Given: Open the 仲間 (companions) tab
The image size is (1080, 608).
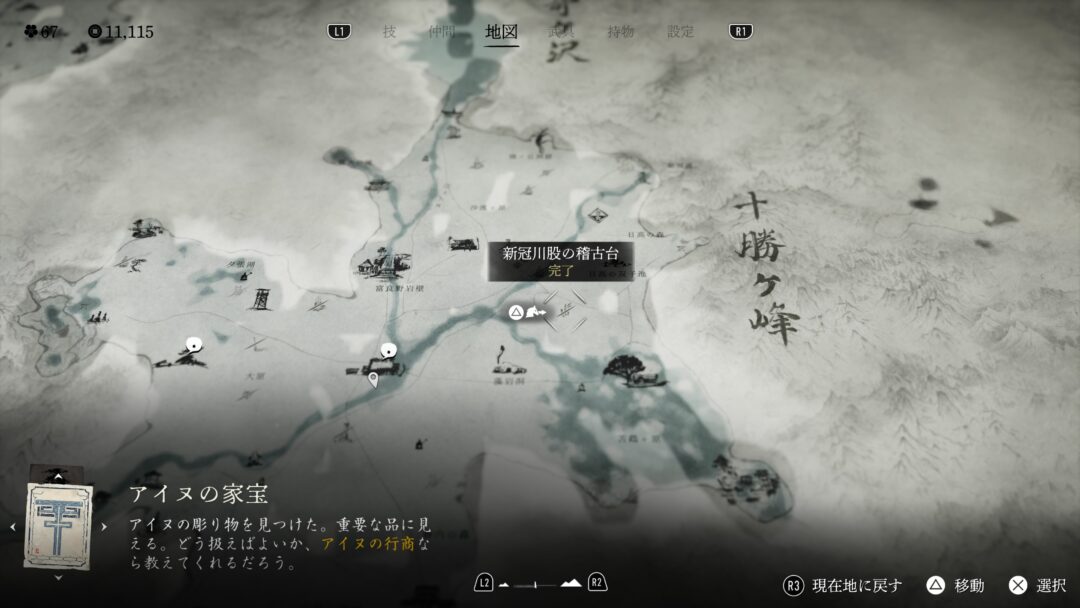Looking at the screenshot, I should coord(441,32).
